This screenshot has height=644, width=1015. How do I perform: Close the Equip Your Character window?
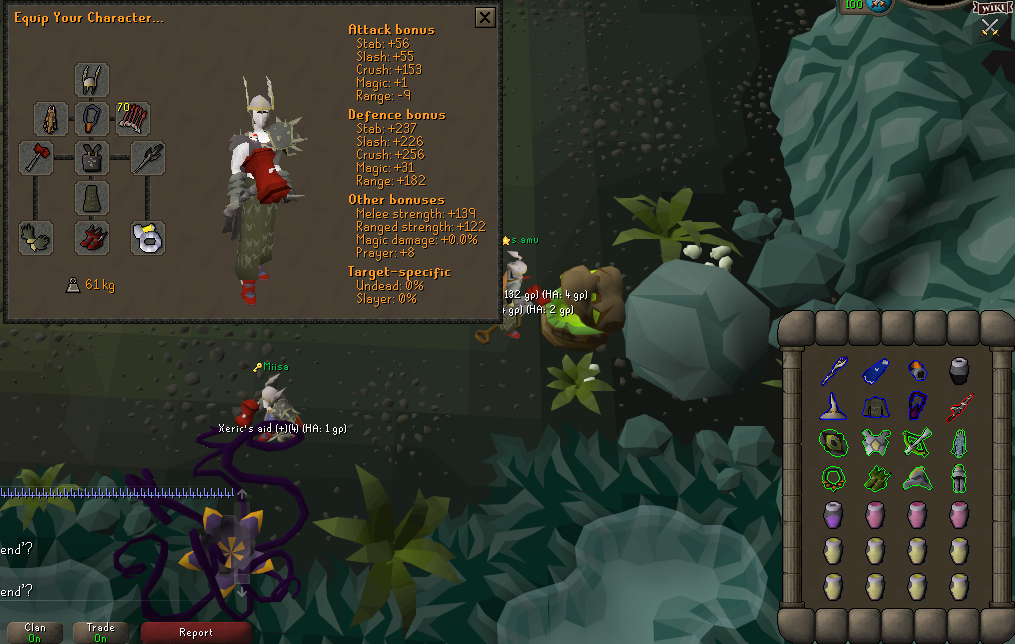click(485, 17)
